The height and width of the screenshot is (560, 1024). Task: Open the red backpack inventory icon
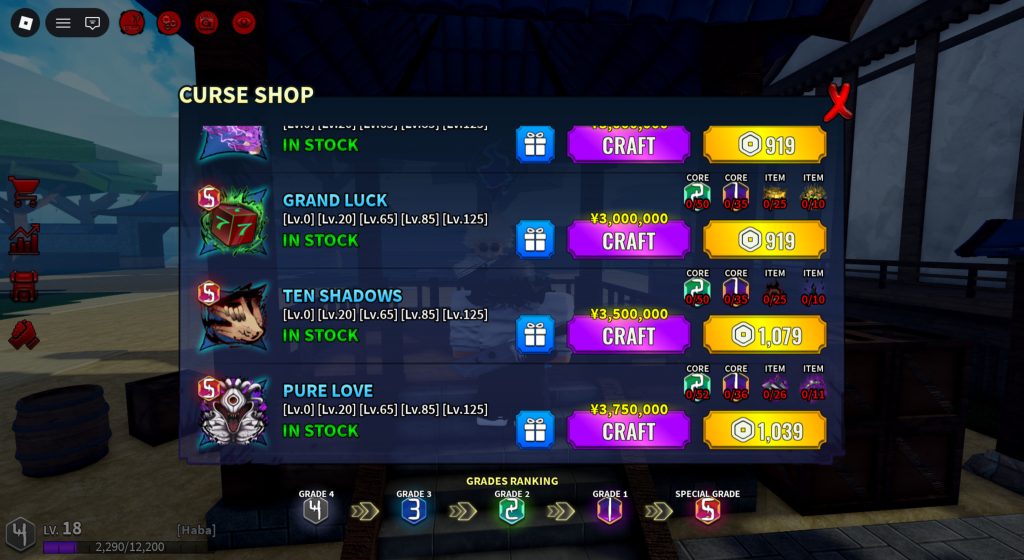24,286
